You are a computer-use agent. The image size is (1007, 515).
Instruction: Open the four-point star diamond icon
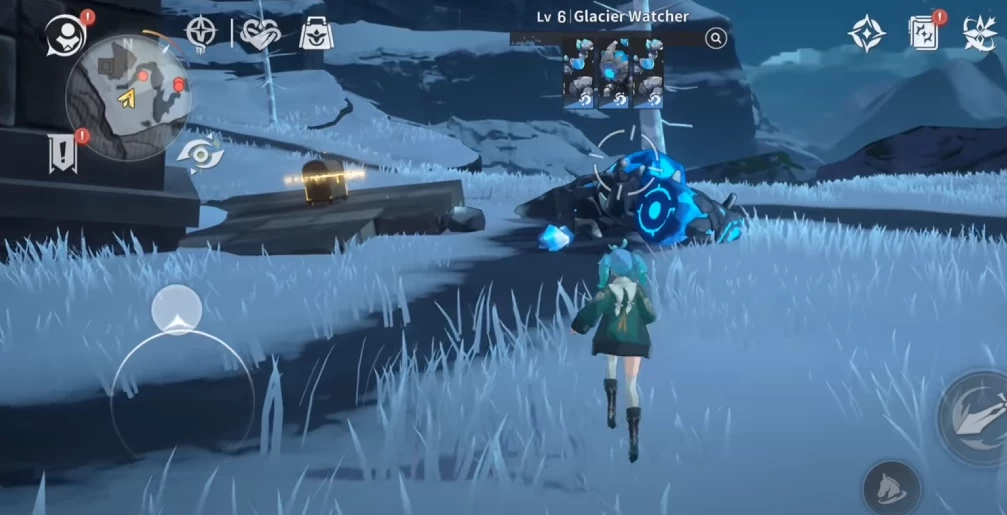tap(866, 34)
